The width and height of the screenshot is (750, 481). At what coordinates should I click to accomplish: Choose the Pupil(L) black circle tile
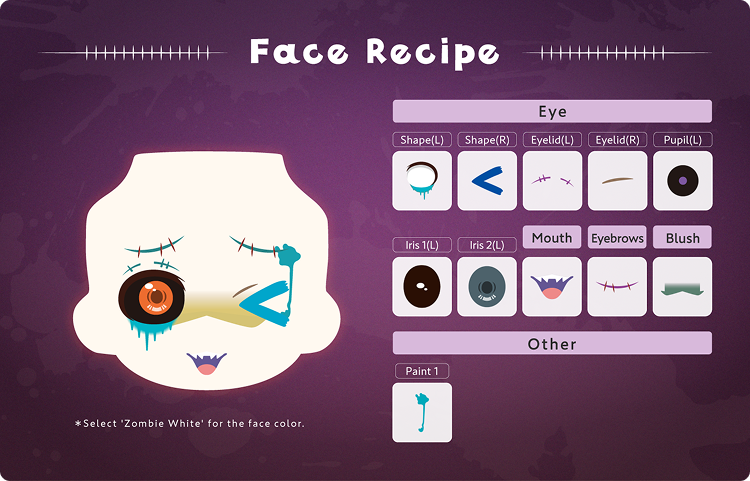coord(682,180)
